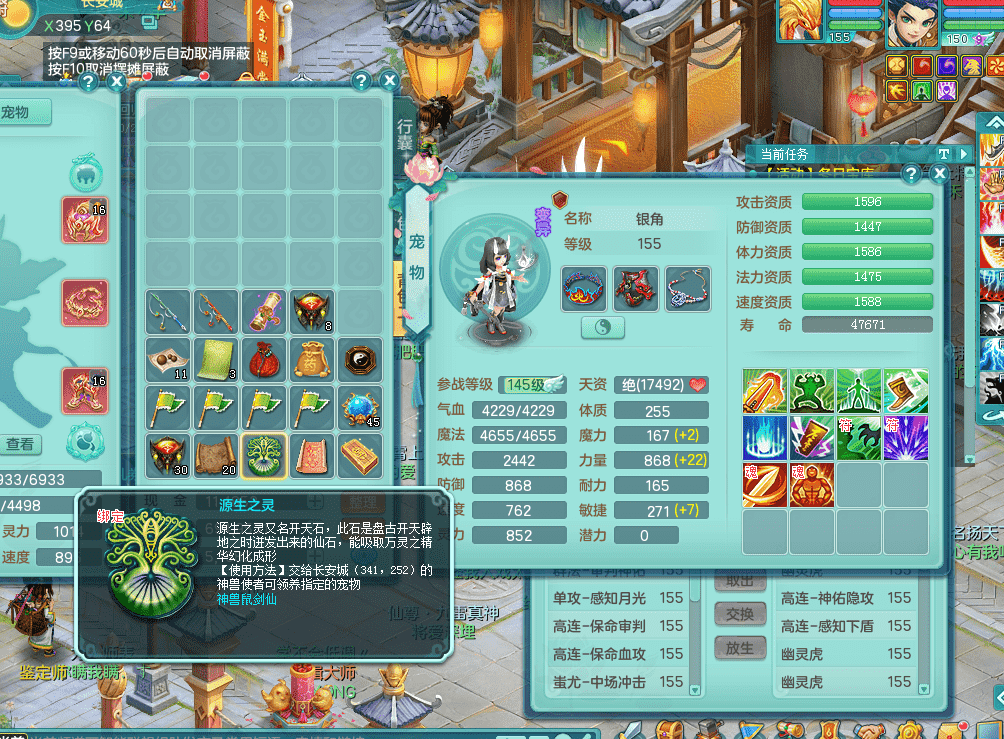
Task: Open help for the pet details panel
Action: coord(911,173)
